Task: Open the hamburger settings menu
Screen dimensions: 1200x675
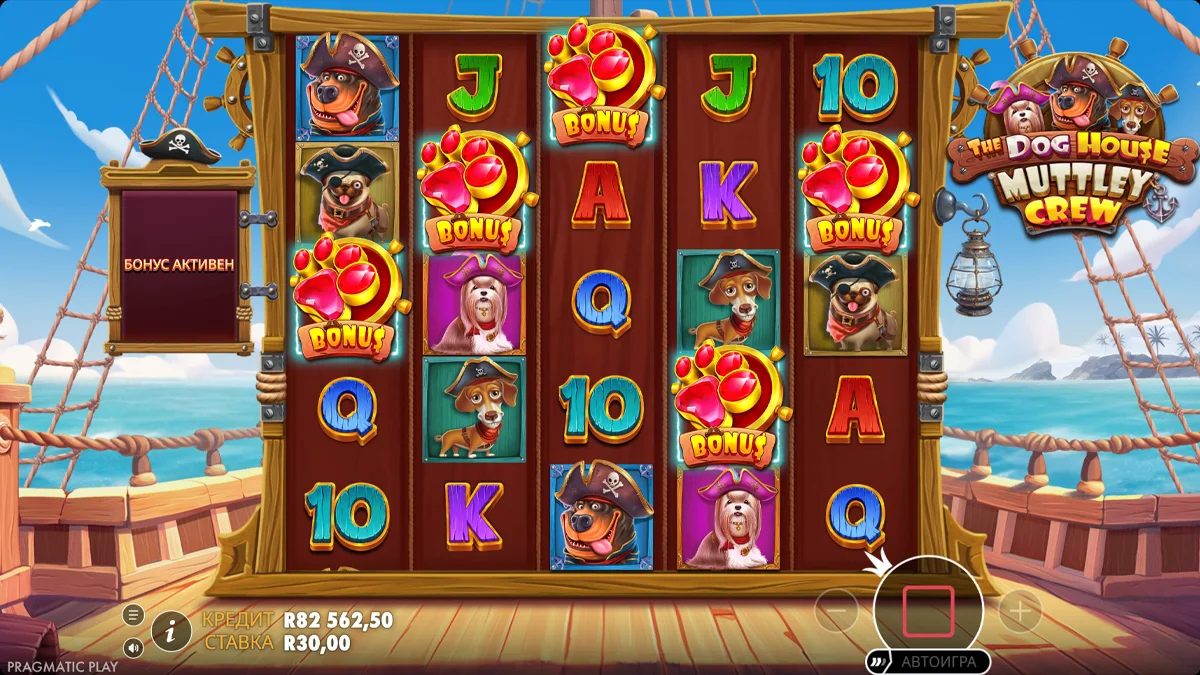Action: (x=133, y=614)
